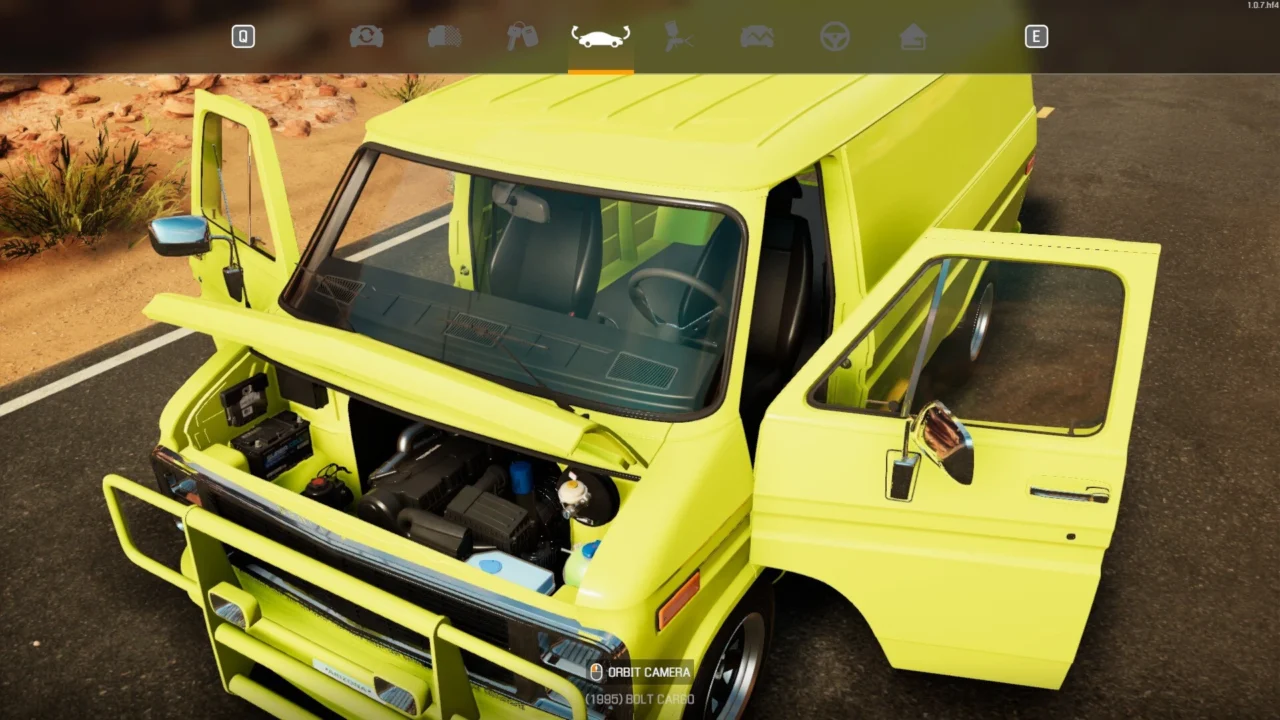Open the car keys tab
Image resolution: width=1280 pixels, height=720 pixels.
522,37
